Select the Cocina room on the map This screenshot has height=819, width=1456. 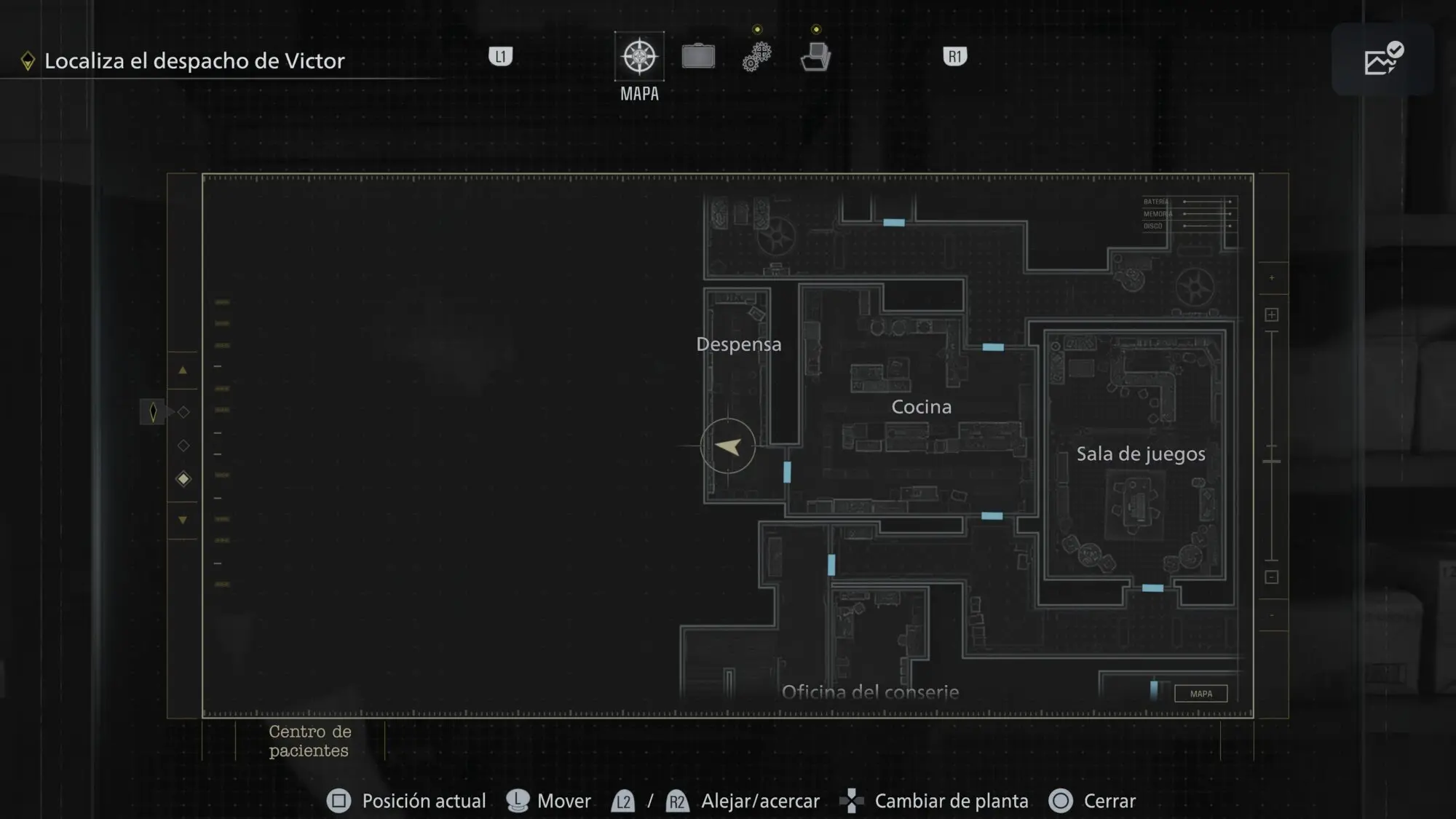pyautogui.click(x=921, y=407)
